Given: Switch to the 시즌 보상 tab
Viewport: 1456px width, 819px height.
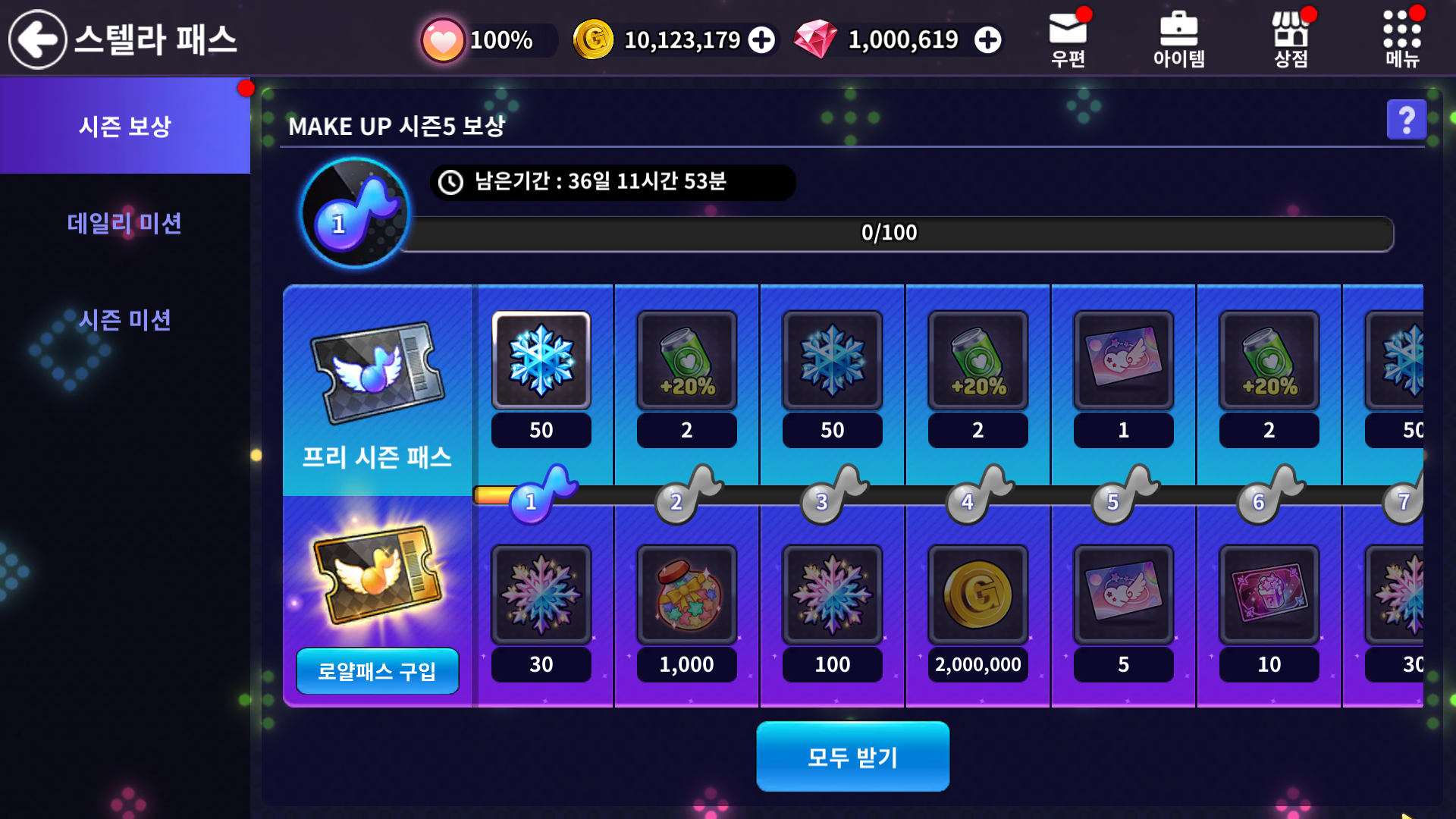Looking at the screenshot, I should (125, 126).
